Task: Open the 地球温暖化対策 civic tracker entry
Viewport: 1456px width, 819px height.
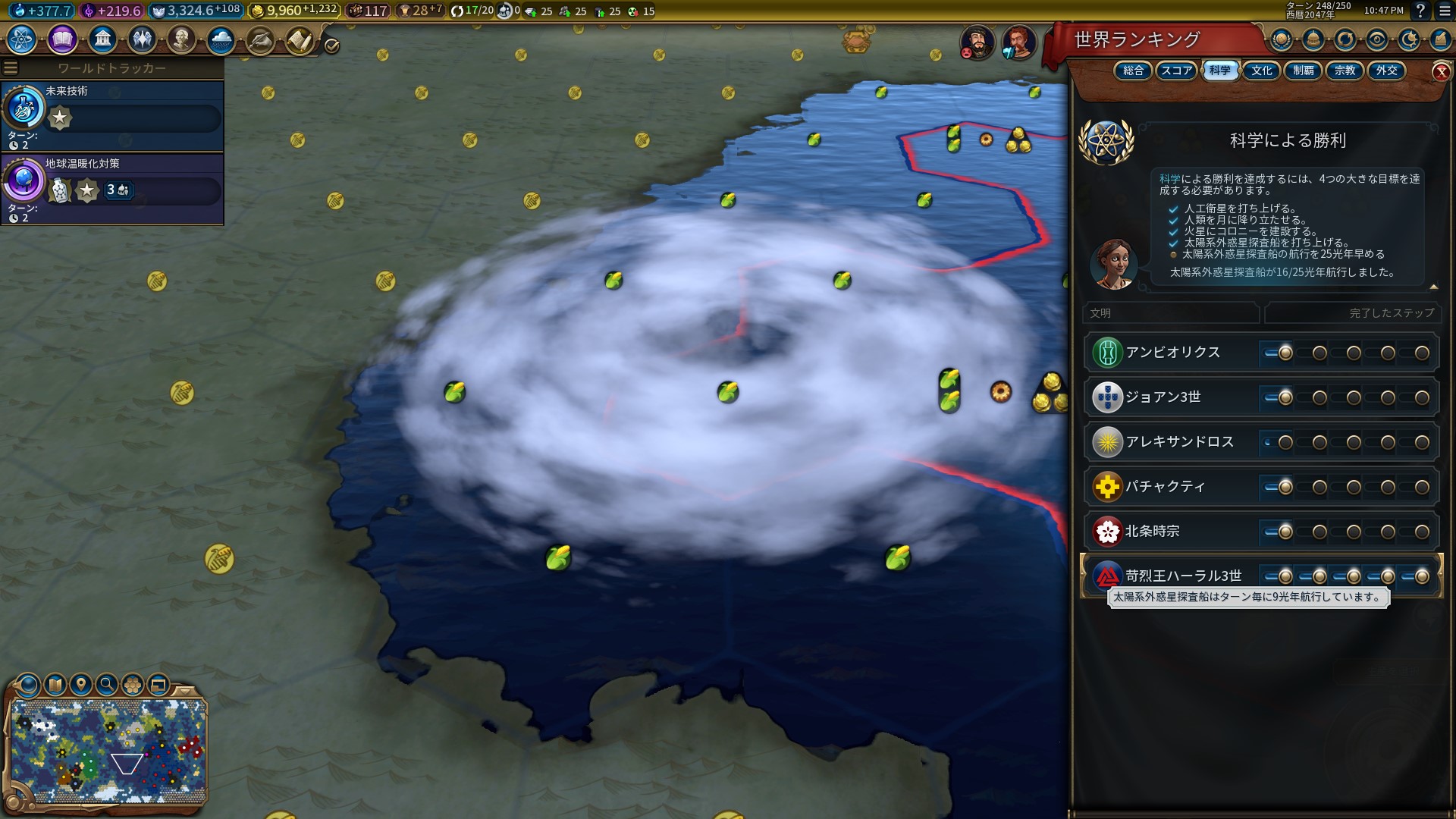Action: (x=112, y=190)
